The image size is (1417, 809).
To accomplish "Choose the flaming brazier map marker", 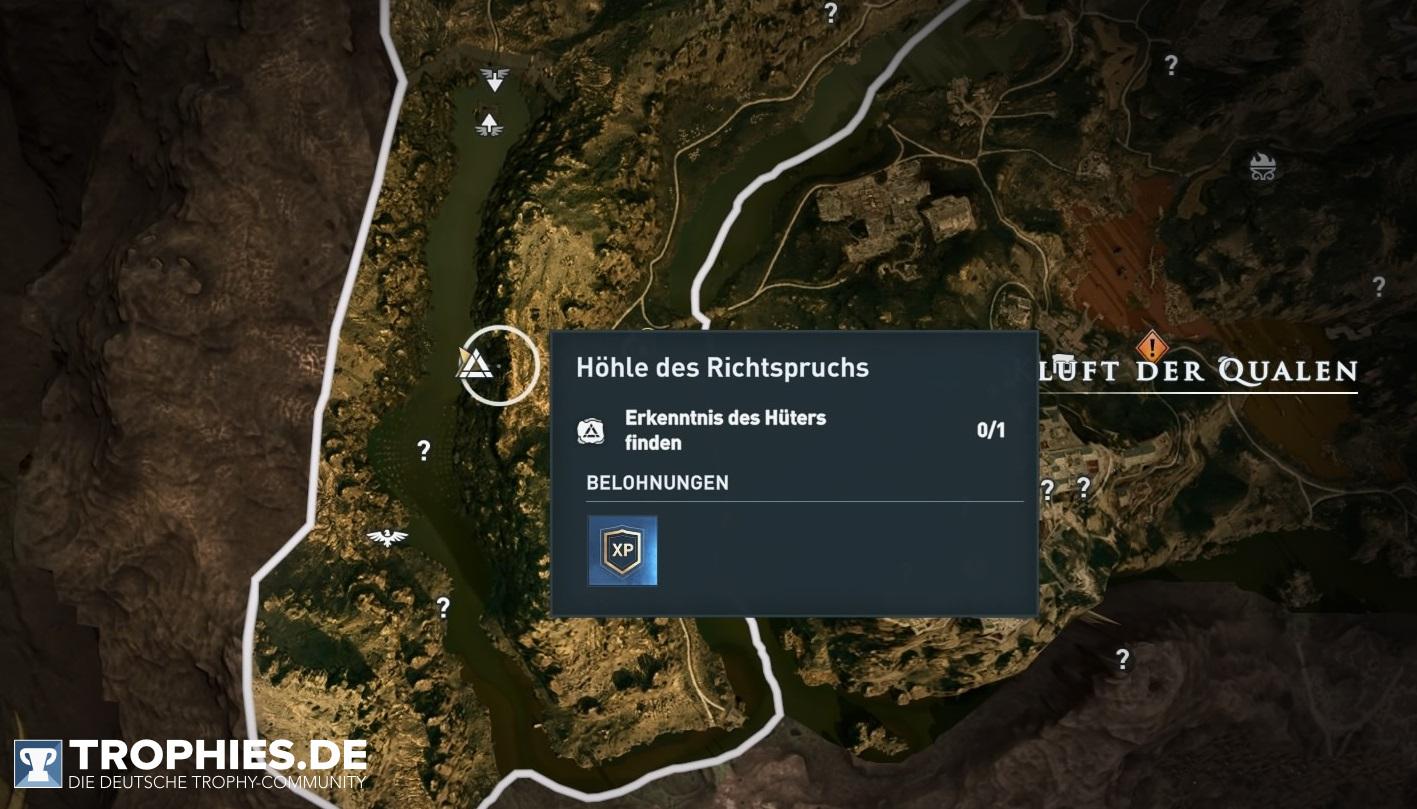I will coord(1263,167).
